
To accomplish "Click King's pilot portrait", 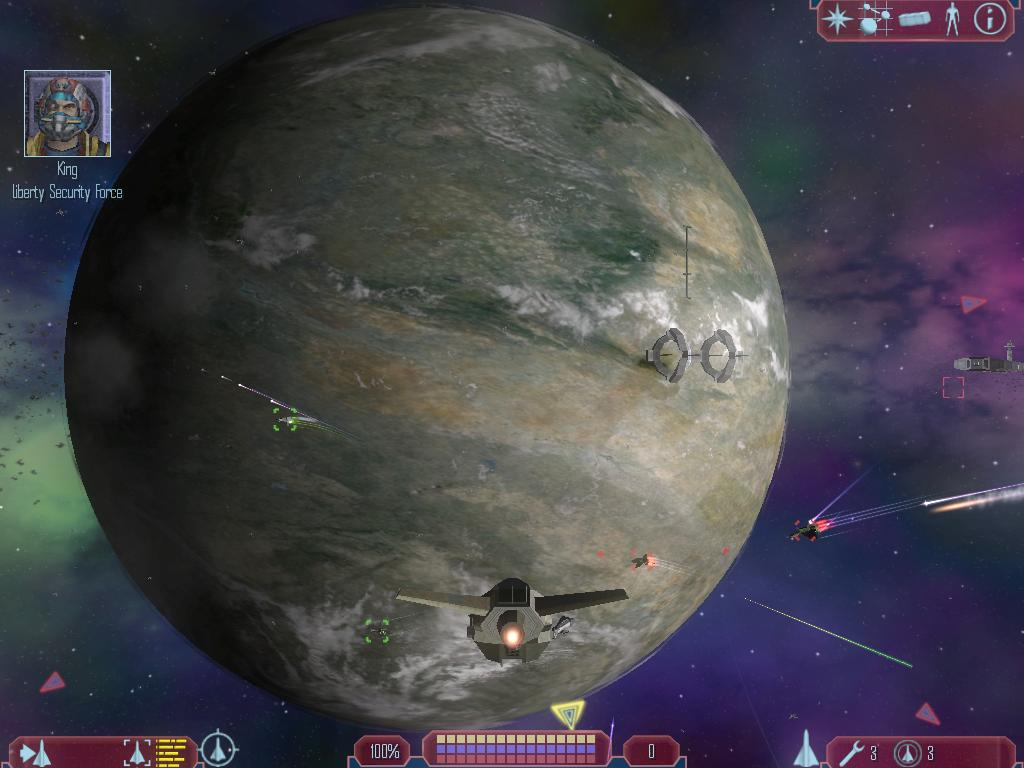I will [67, 114].
